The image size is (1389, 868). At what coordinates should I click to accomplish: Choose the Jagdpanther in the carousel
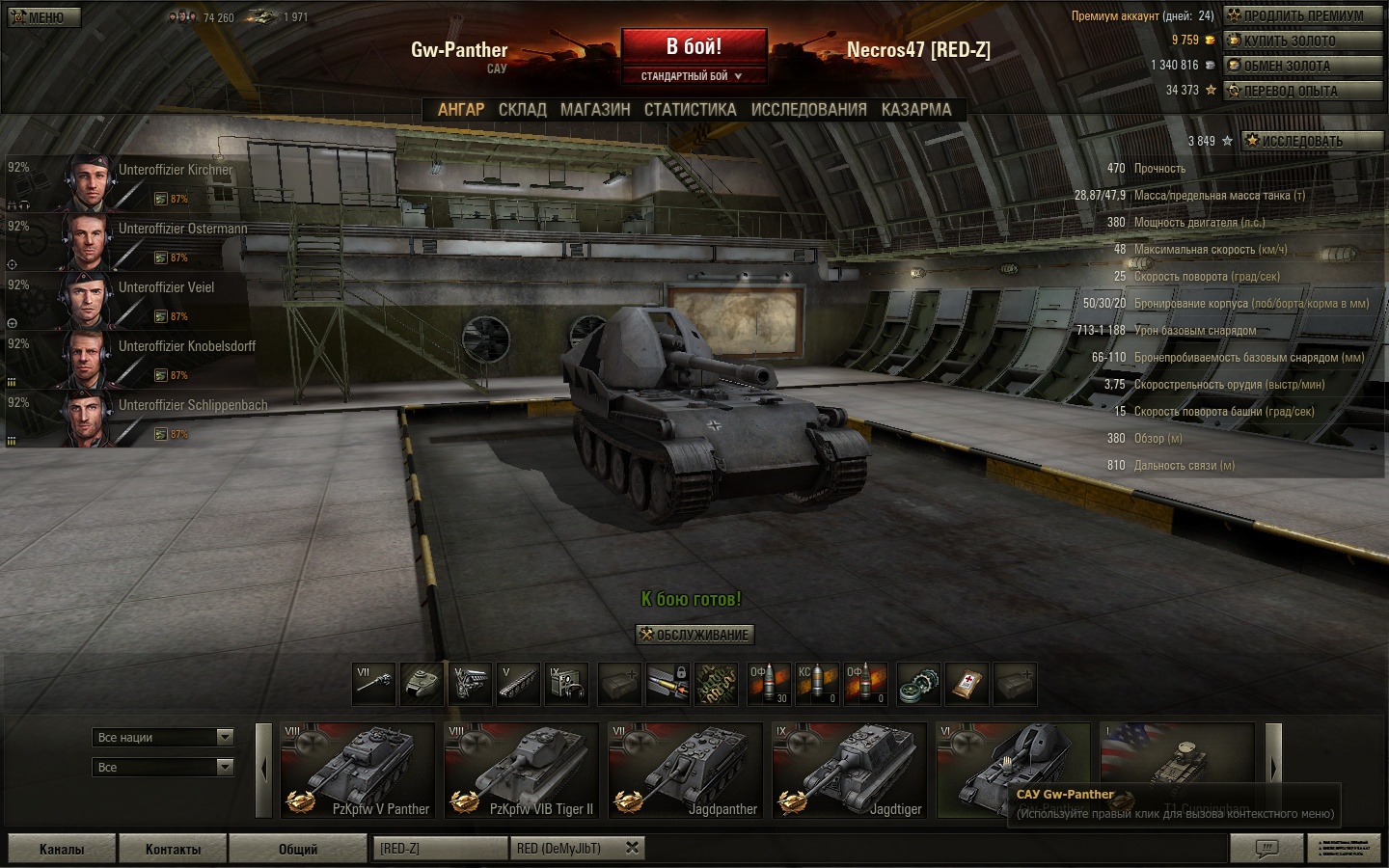pyautogui.click(x=685, y=771)
